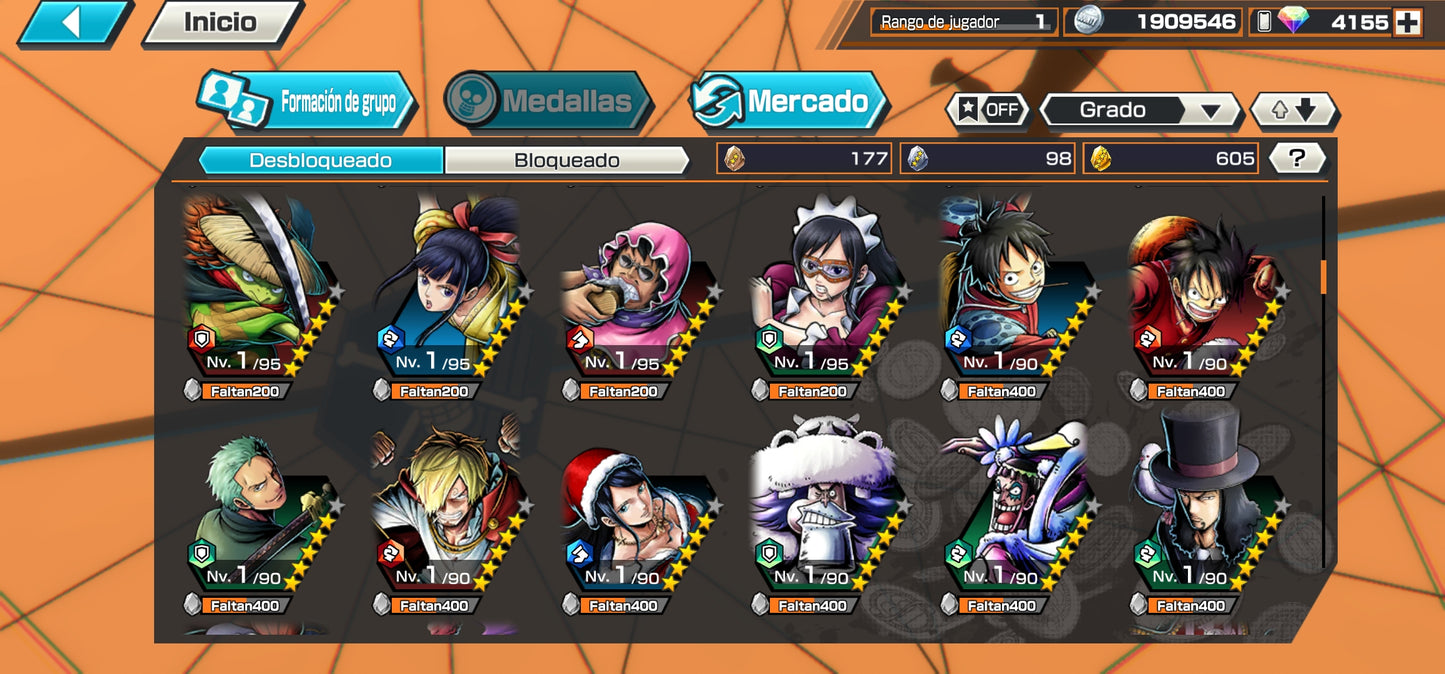Toggle the favorites star OFF filter
This screenshot has height=674, width=1445.
pyautogui.click(x=987, y=110)
